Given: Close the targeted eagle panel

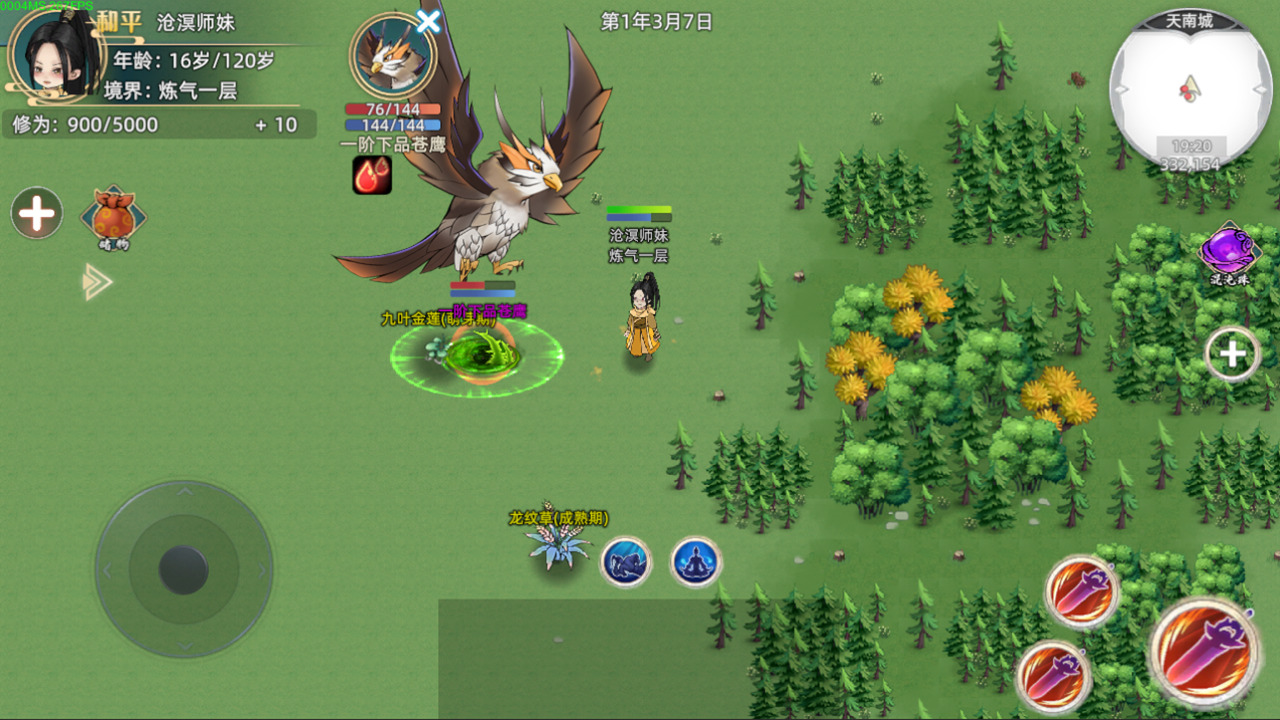Looking at the screenshot, I should point(428,21).
